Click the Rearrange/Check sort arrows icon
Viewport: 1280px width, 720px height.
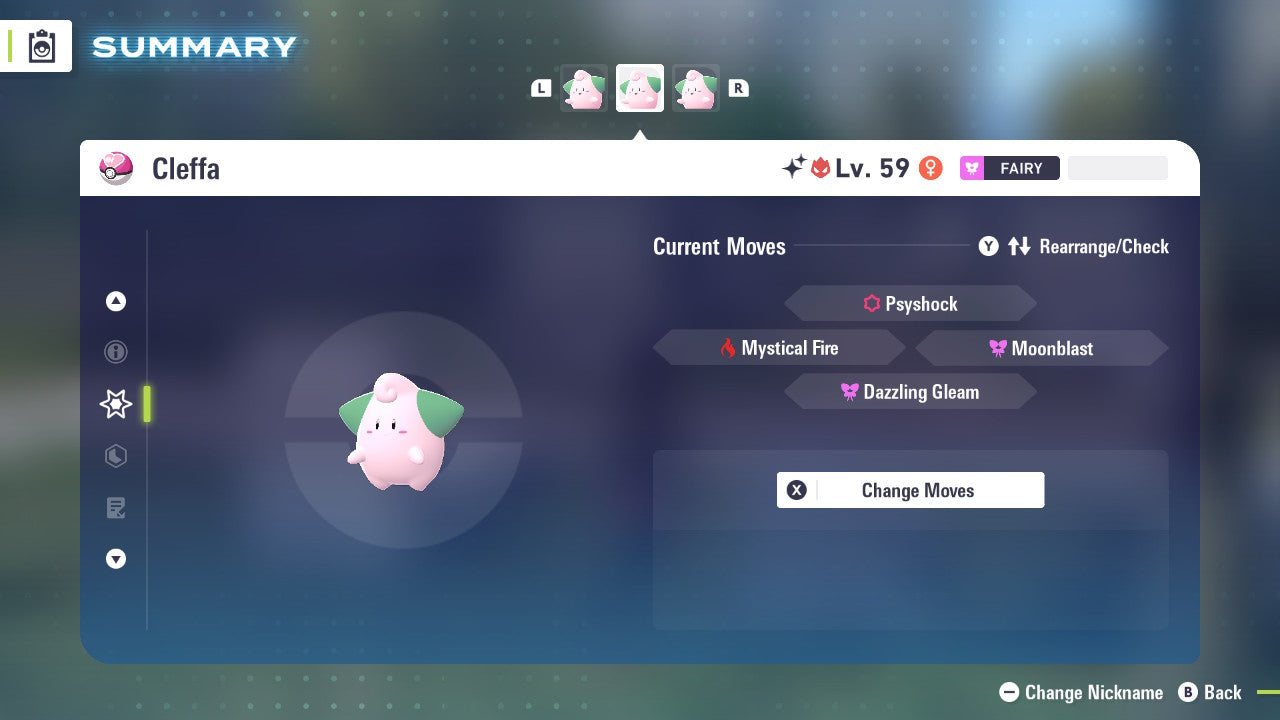[1020, 246]
